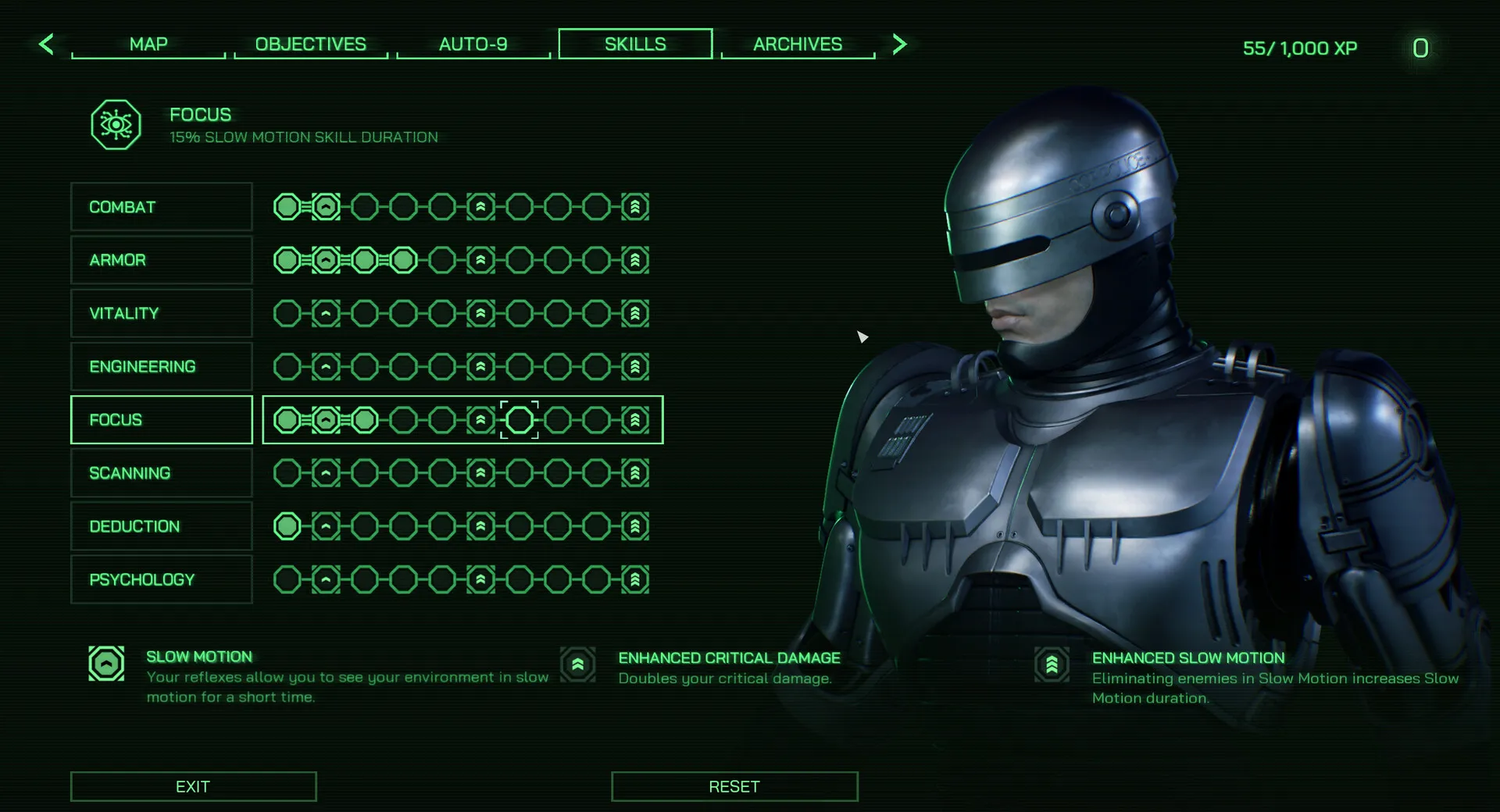Click the Focus eye icon in the header
The height and width of the screenshot is (812, 1500).
[x=116, y=123]
